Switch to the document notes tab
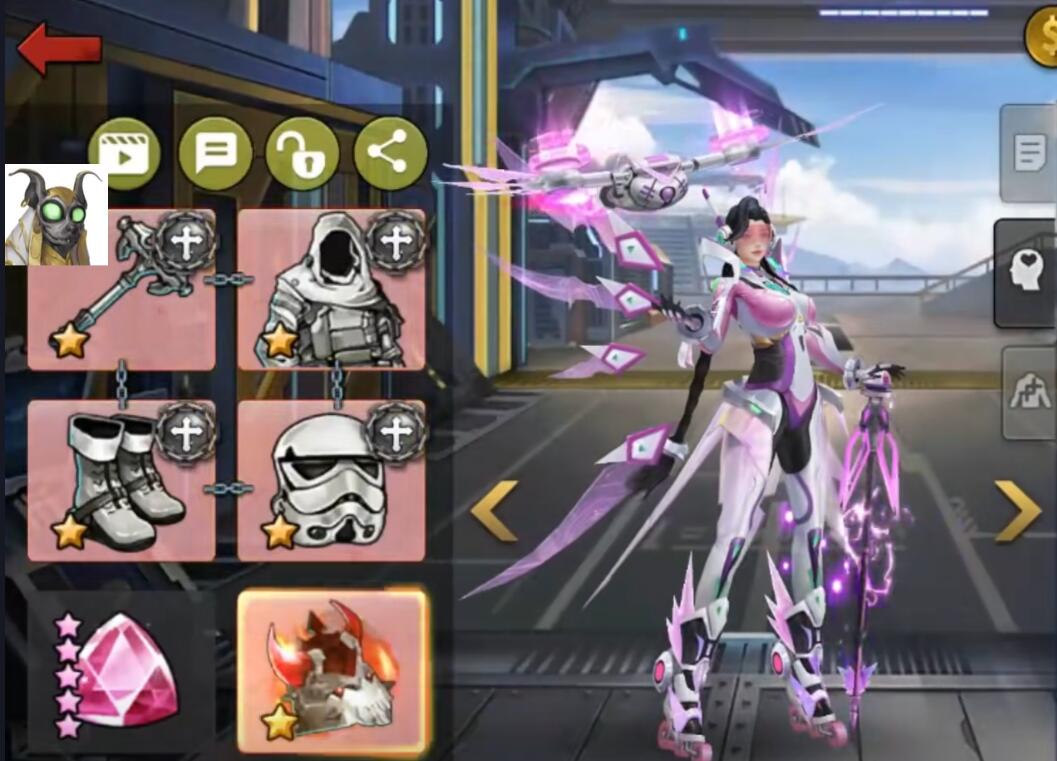 tap(1028, 154)
